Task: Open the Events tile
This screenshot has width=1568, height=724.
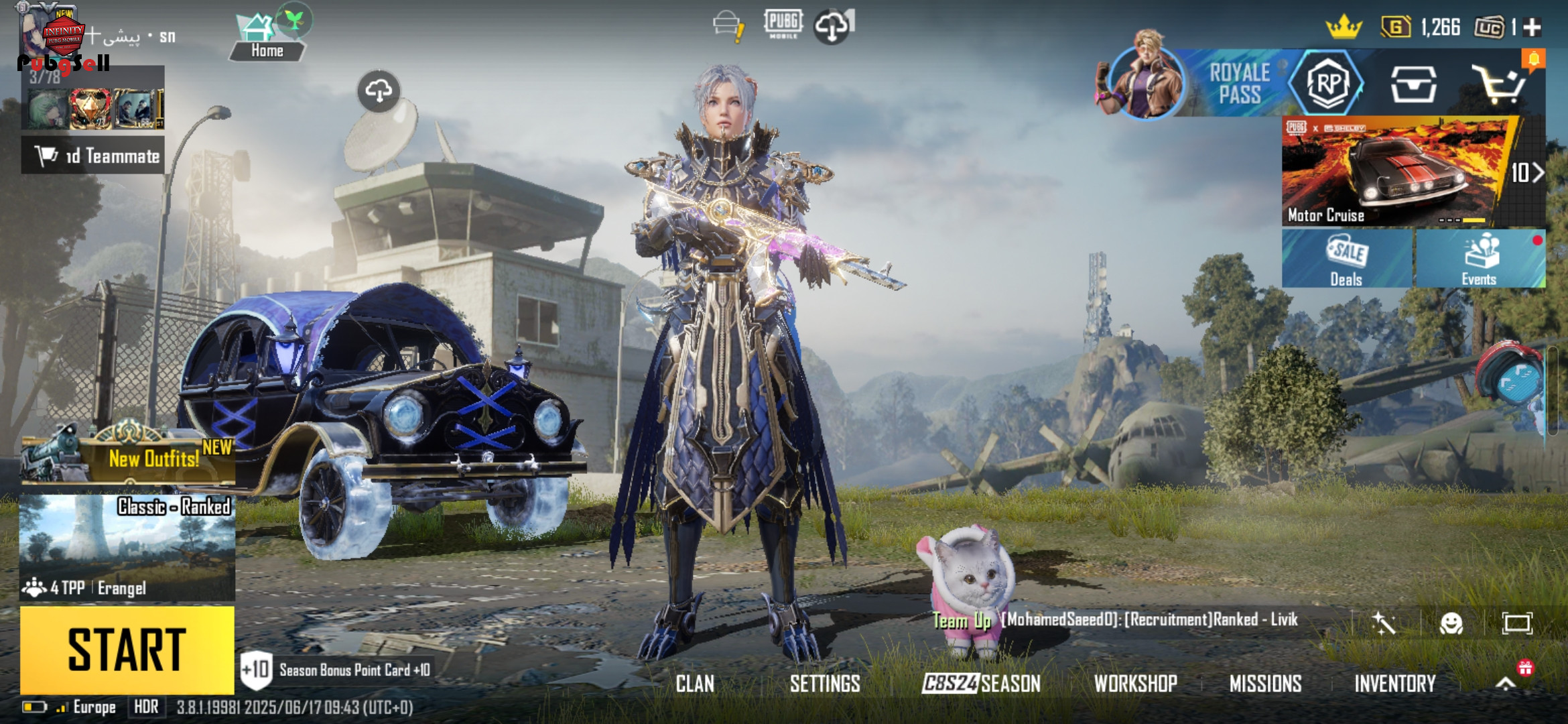Action: click(1480, 260)
